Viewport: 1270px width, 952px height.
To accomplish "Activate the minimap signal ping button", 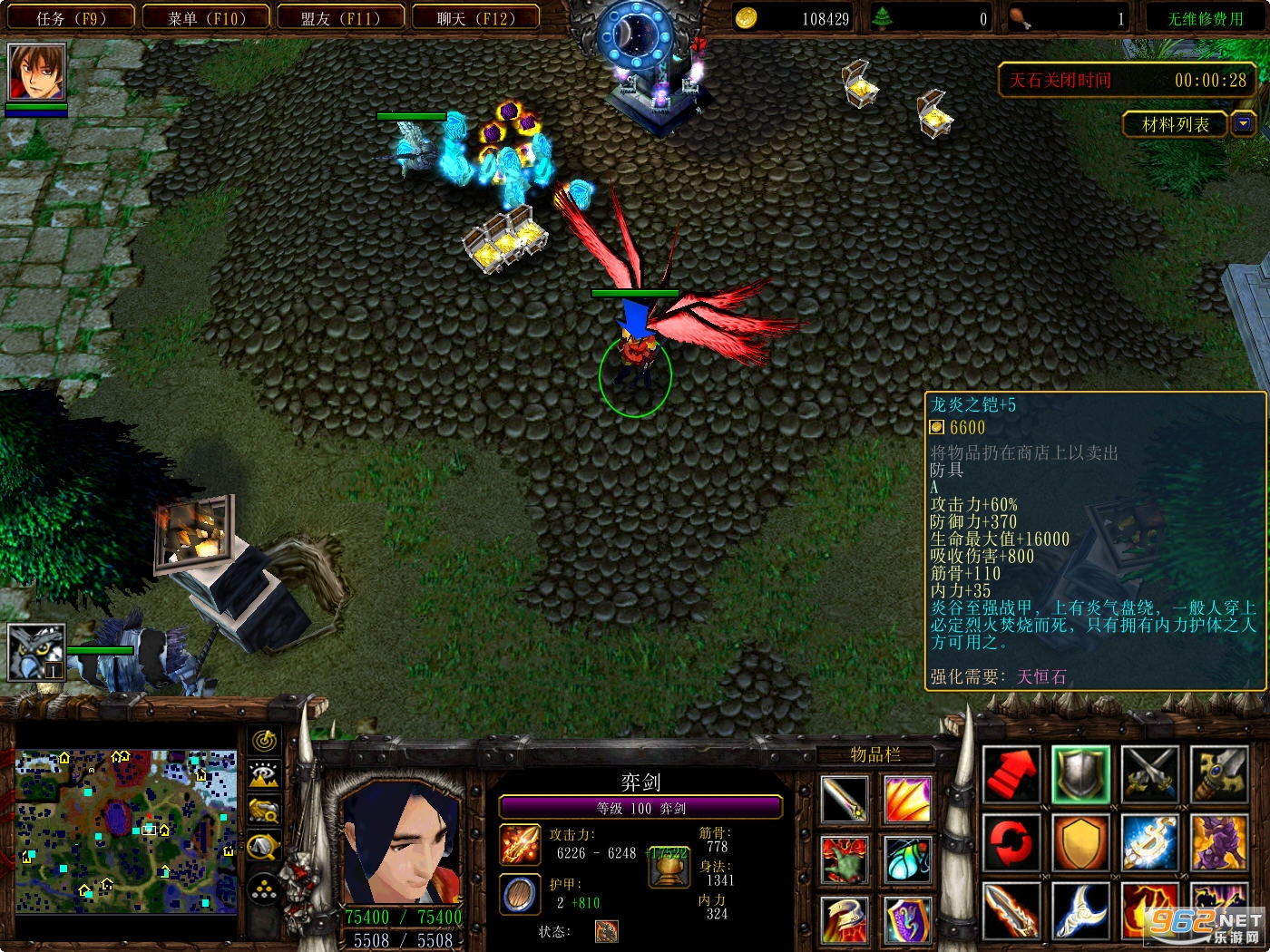I will point(264,741).
